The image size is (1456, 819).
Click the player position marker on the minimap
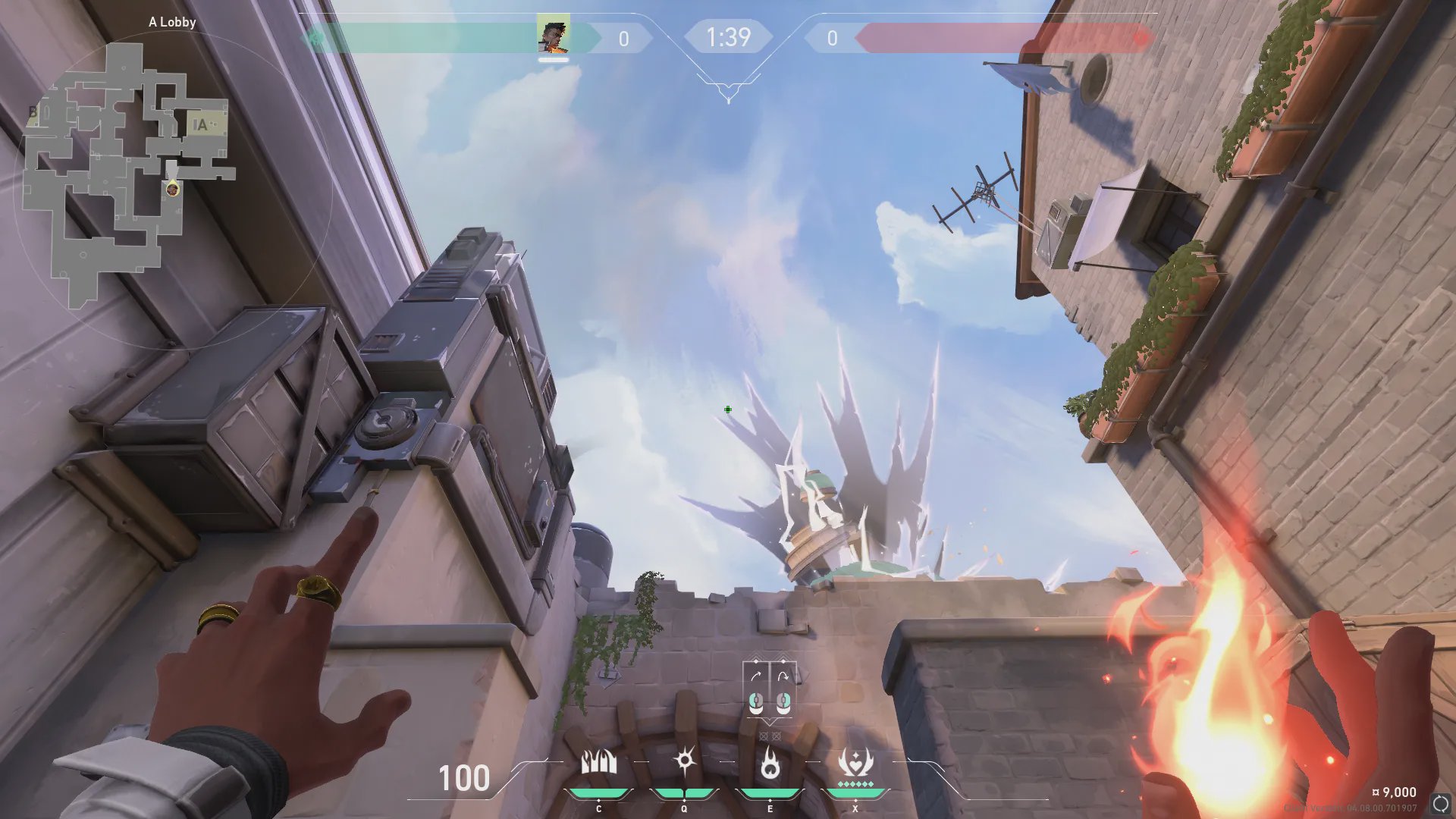point(173,189)
